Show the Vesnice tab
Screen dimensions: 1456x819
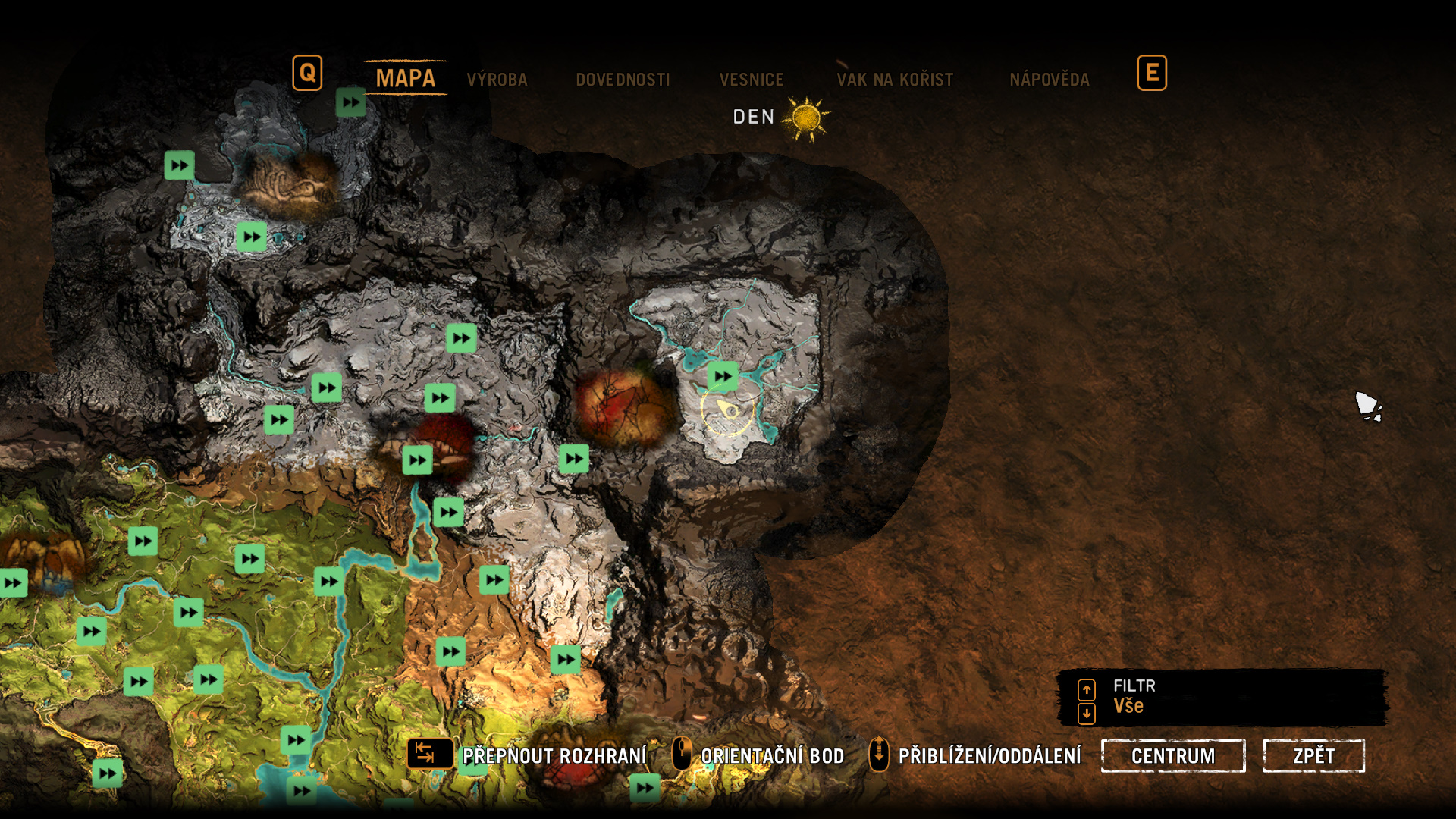(x=751, y=80)
